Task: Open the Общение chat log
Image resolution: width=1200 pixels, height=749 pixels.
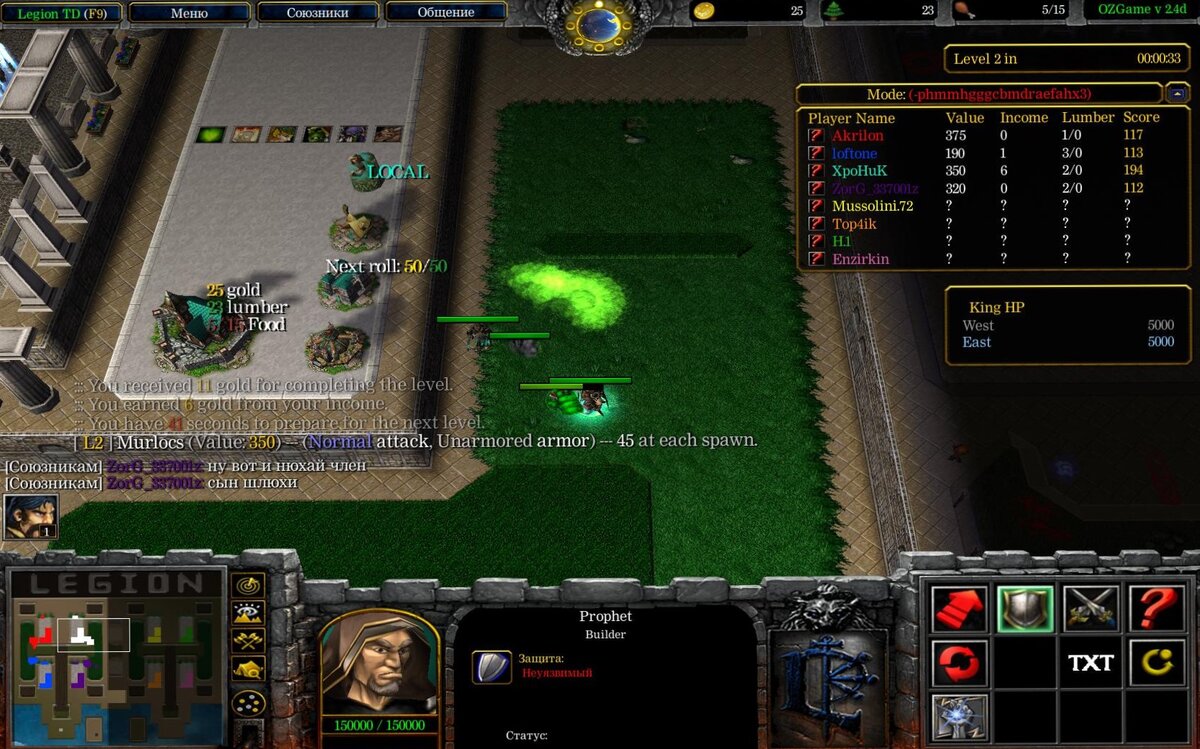Action: 446,13
